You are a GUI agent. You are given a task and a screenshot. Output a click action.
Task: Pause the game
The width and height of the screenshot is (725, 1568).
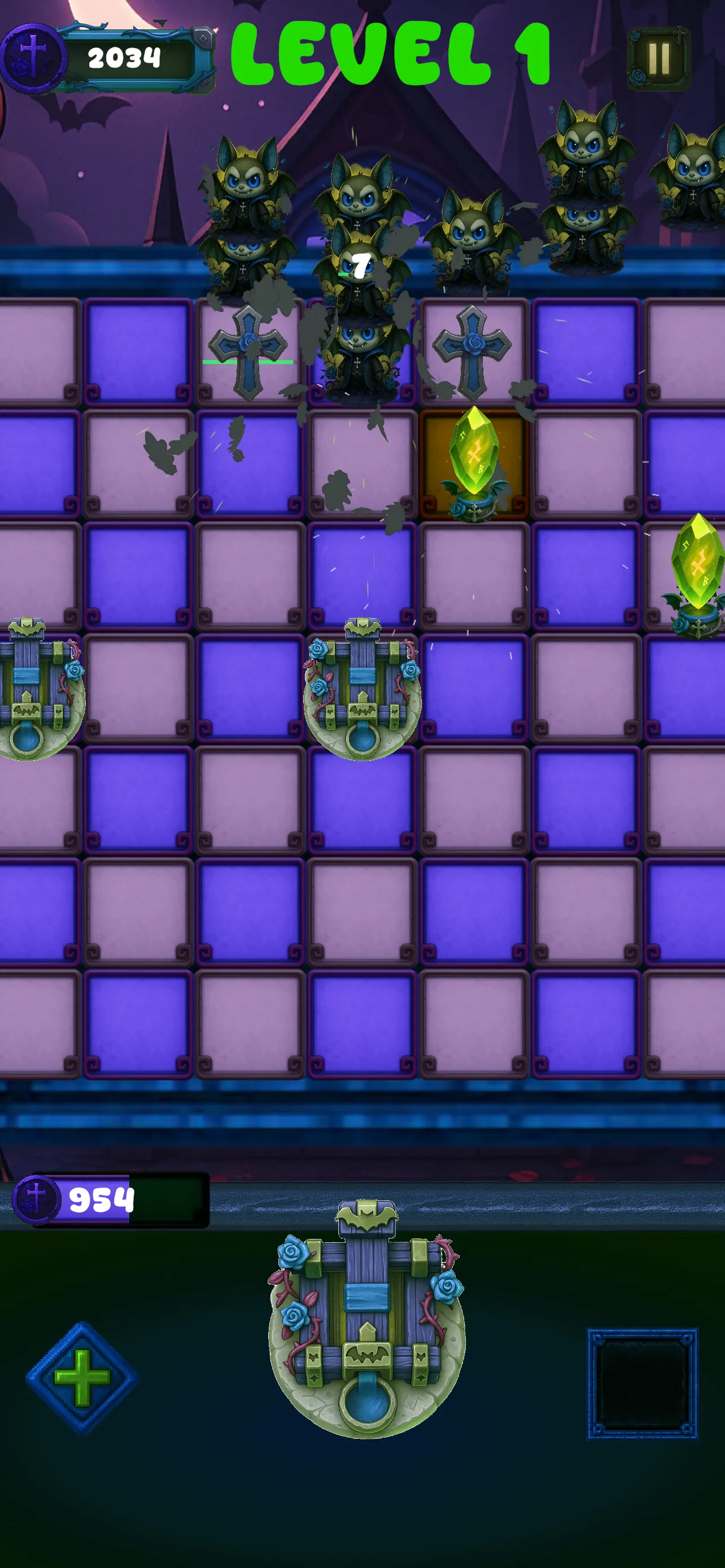click(660, 58)
